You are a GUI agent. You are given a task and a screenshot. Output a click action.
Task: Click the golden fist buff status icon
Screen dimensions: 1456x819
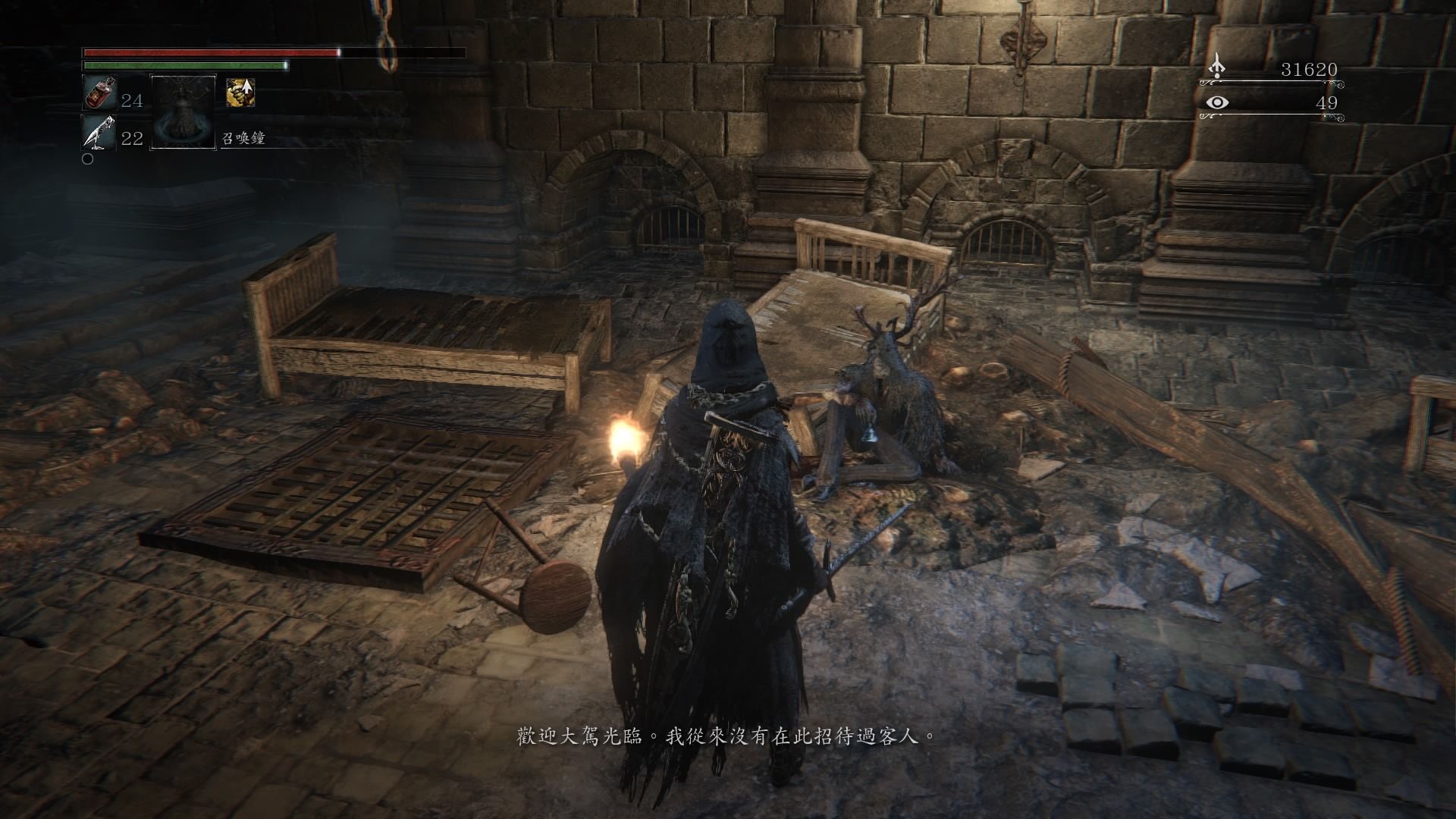[240, 93]
